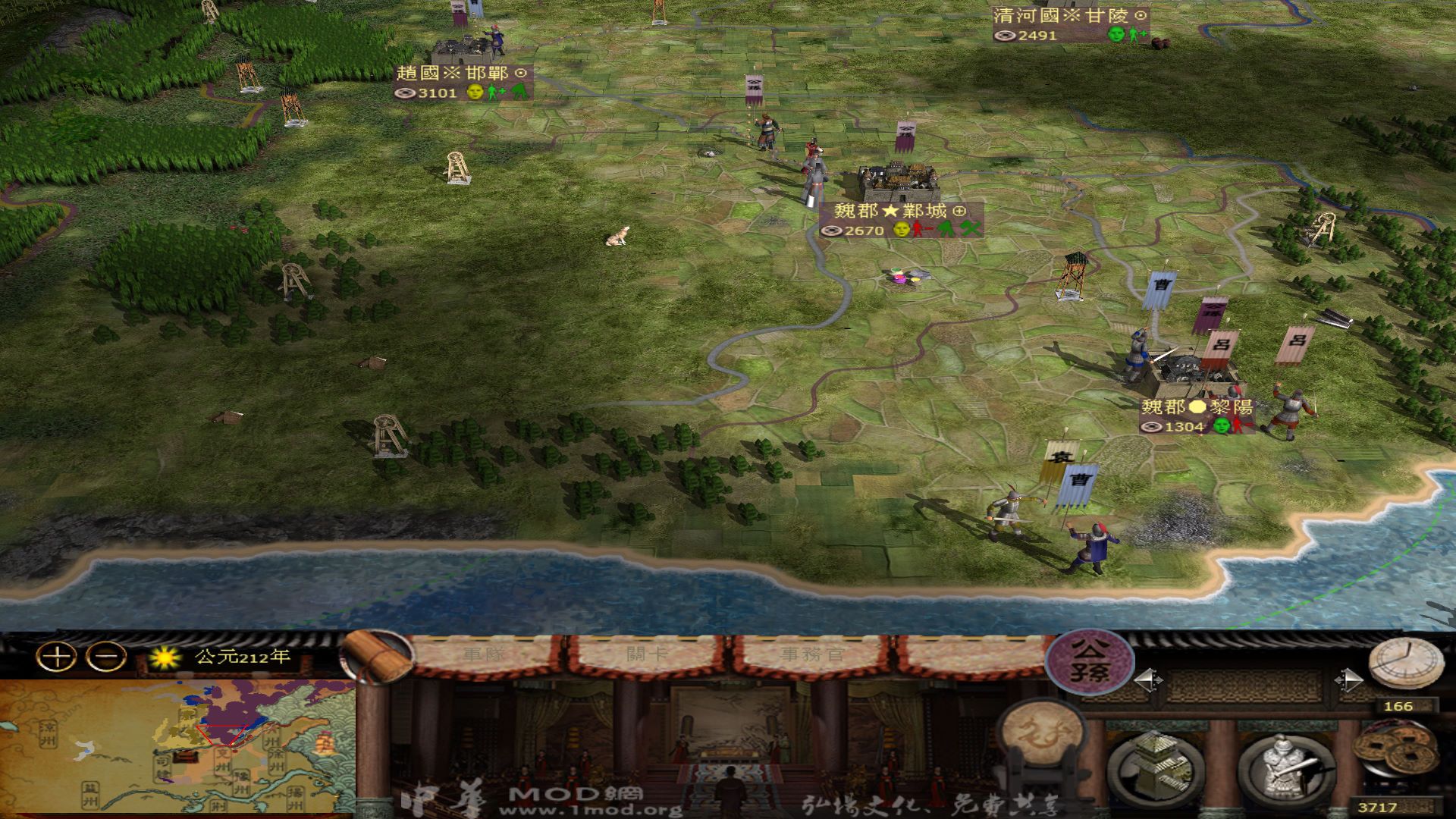This screenshot has width=1456, height=819.
Task: Cycle backward with the left diamond arrow
Action: 1149,680
